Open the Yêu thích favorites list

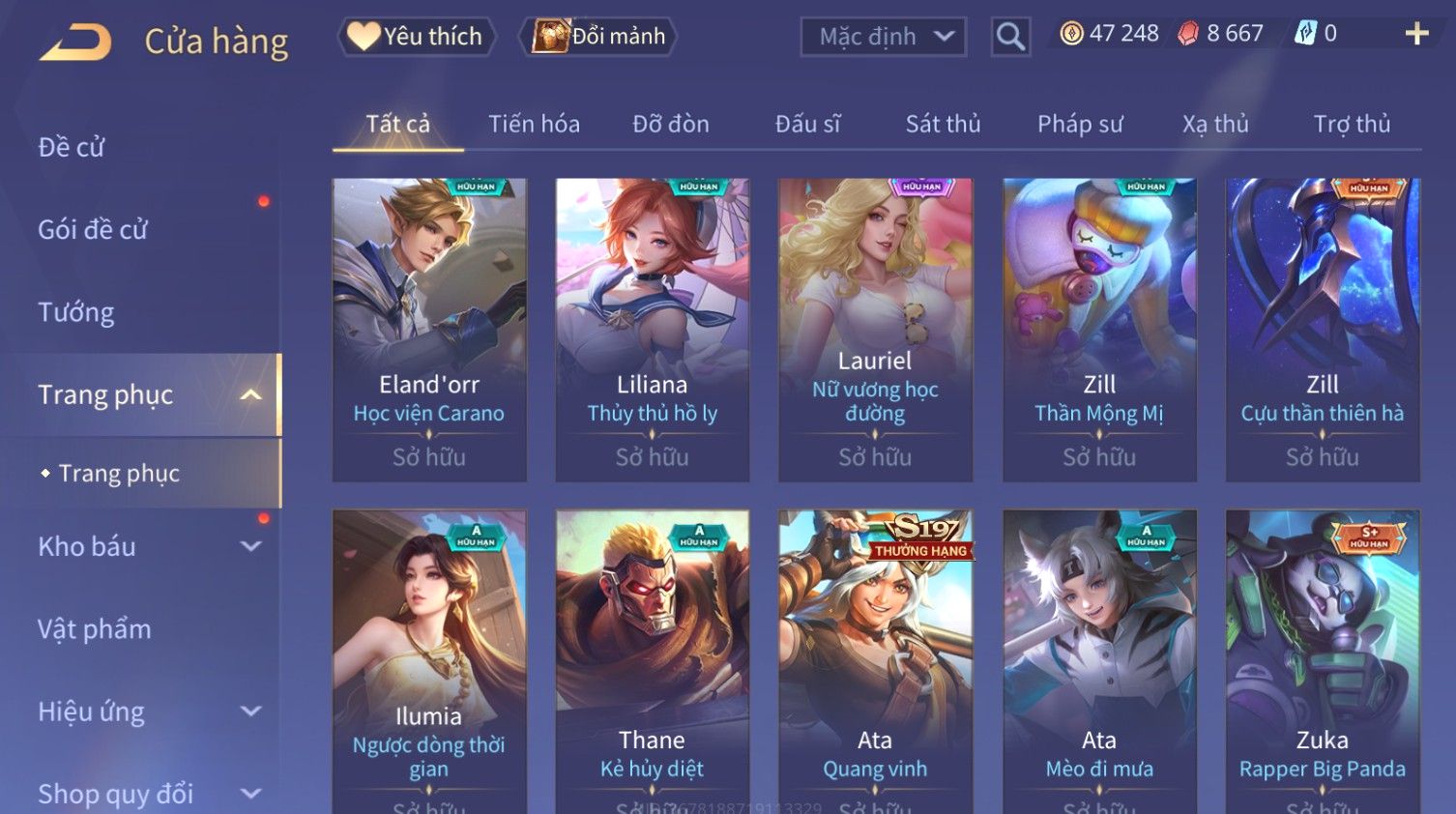pyautogui.click(x=417, y=37)
